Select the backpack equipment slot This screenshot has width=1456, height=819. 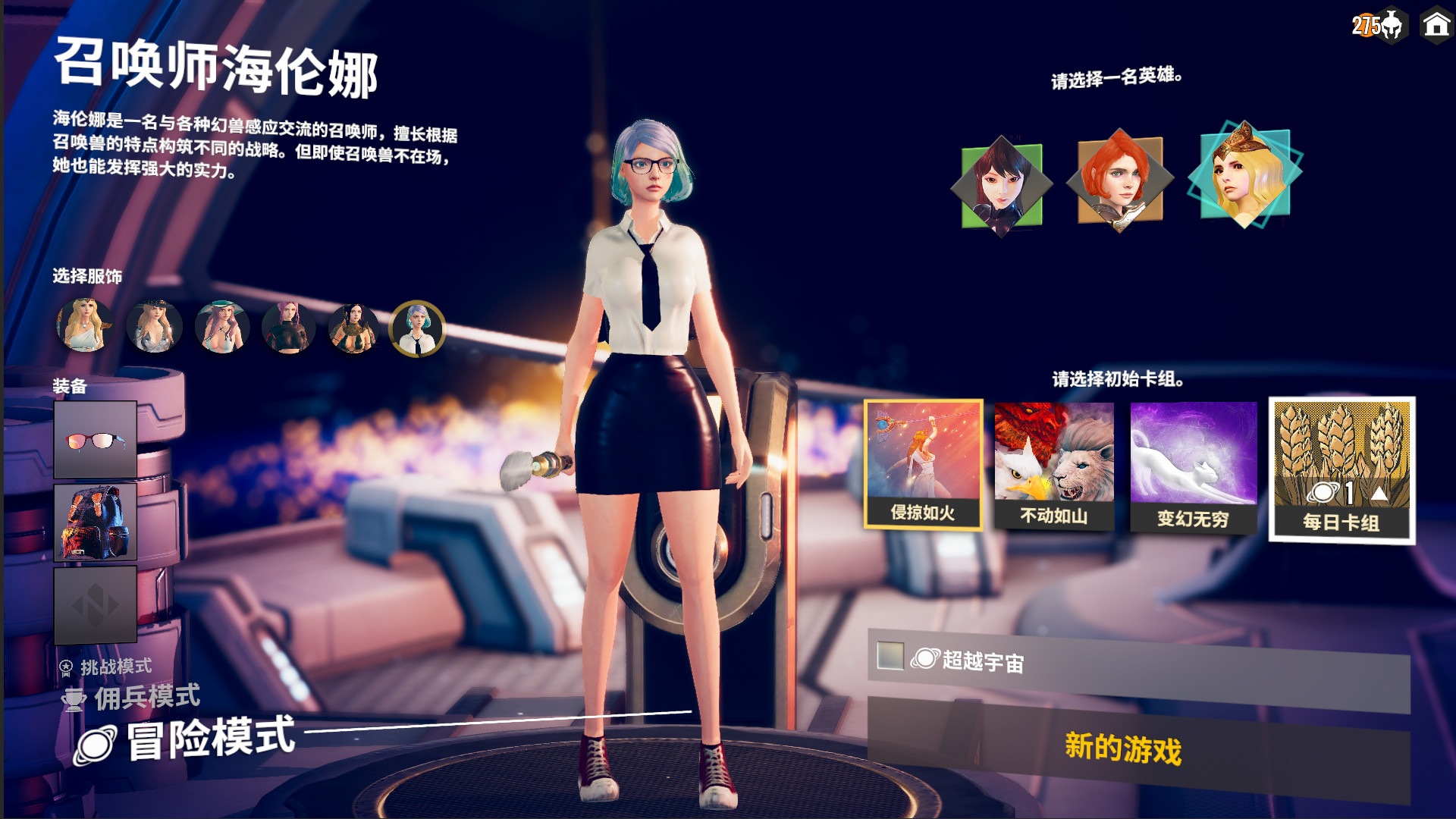[96, 521]
